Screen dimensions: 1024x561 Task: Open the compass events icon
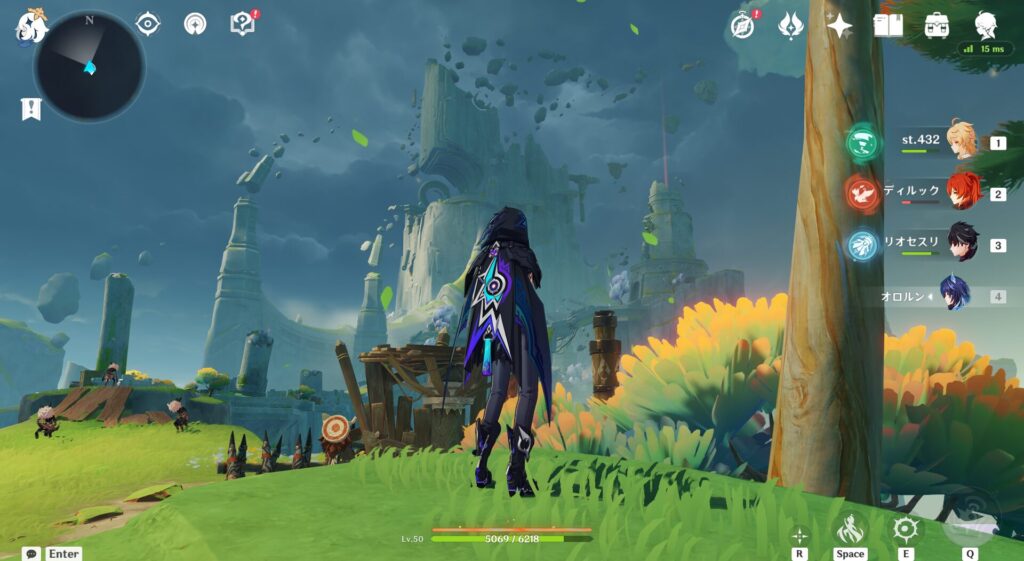(741, 26)
